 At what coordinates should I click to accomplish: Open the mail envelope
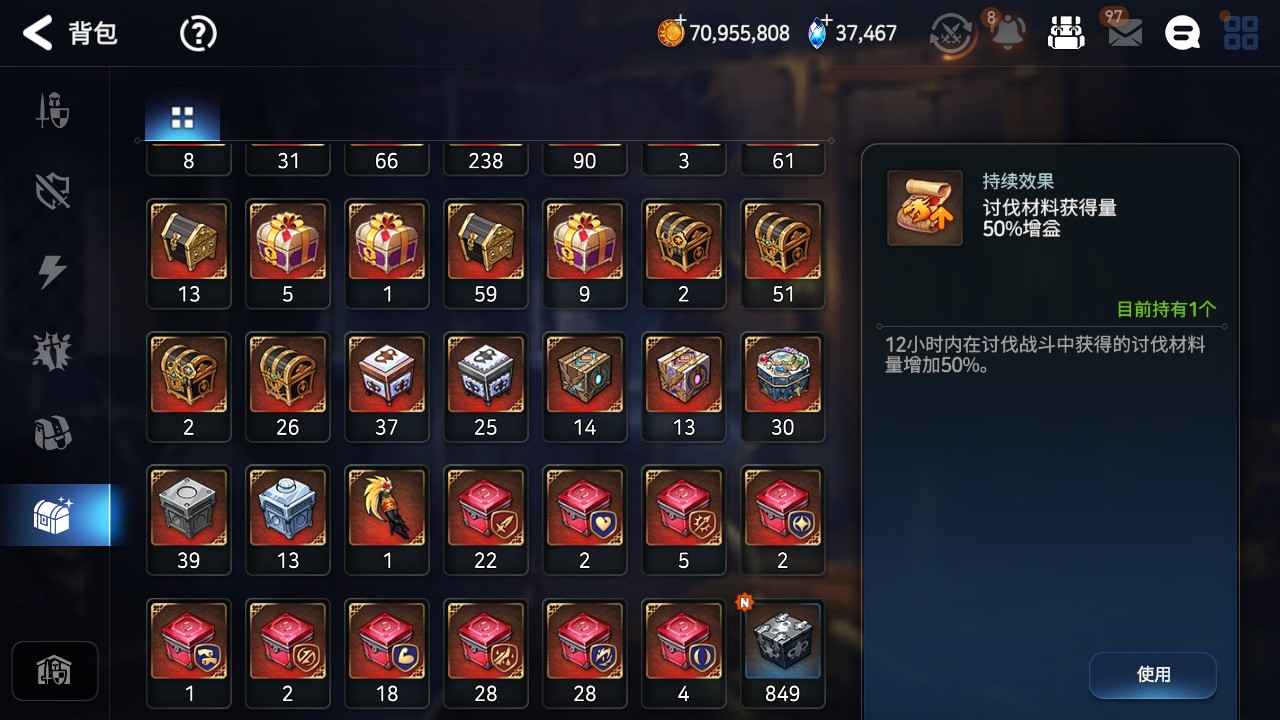pyautogui.click(x=1125, y=33)
